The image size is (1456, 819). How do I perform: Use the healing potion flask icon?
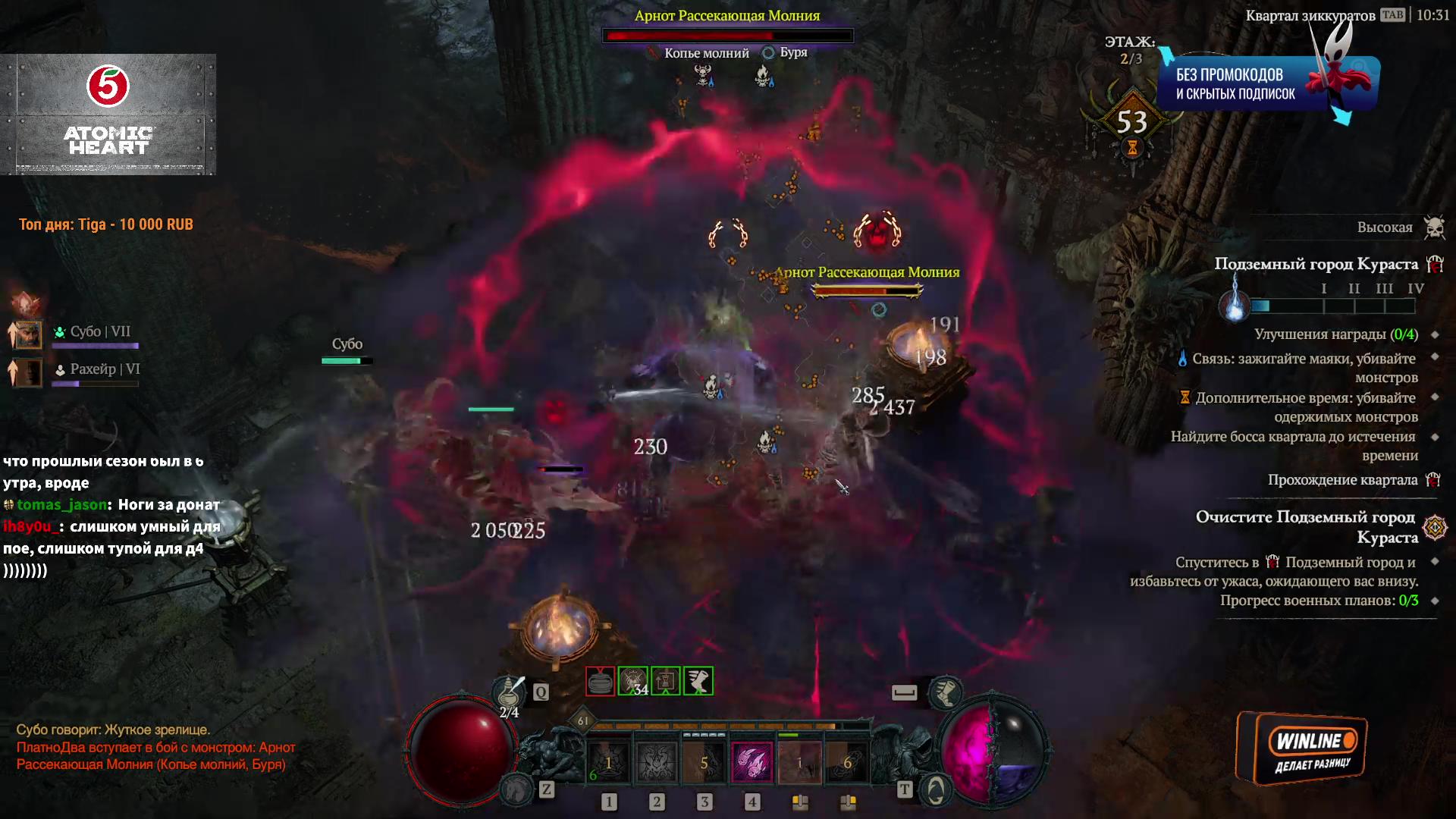[510, 692]
